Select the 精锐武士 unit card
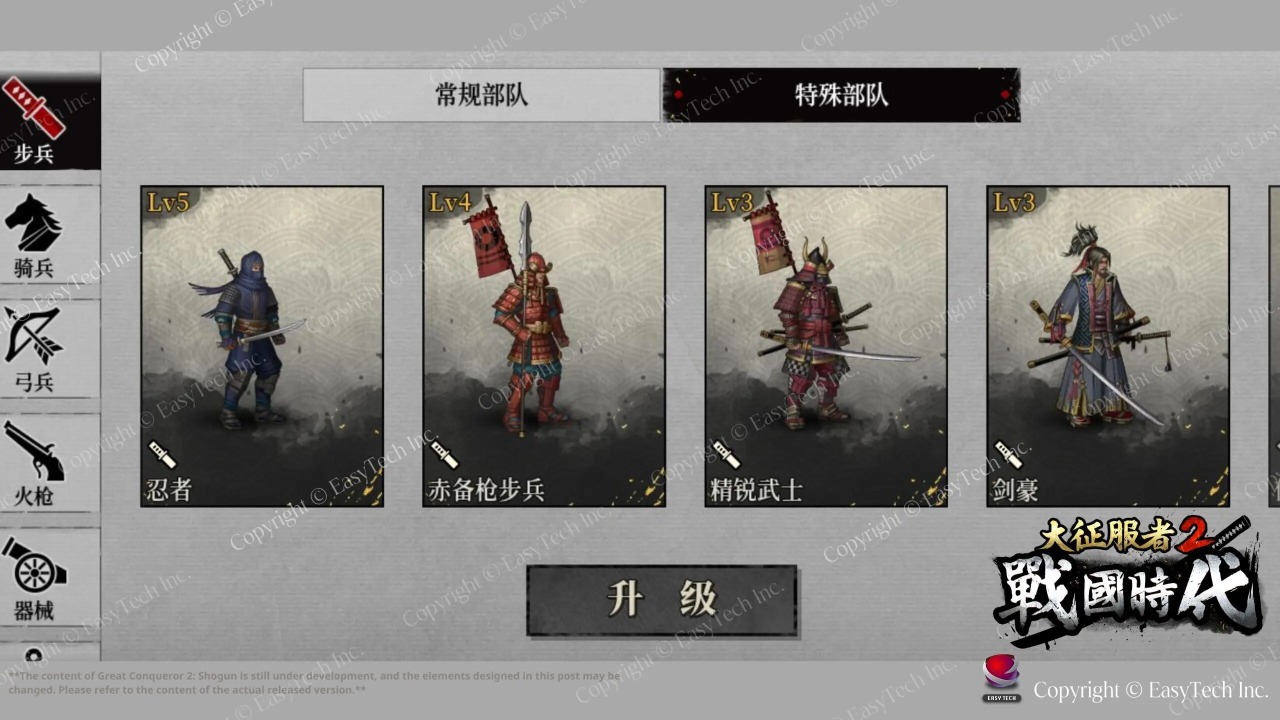1280x720 pixels. coord(825,345)
